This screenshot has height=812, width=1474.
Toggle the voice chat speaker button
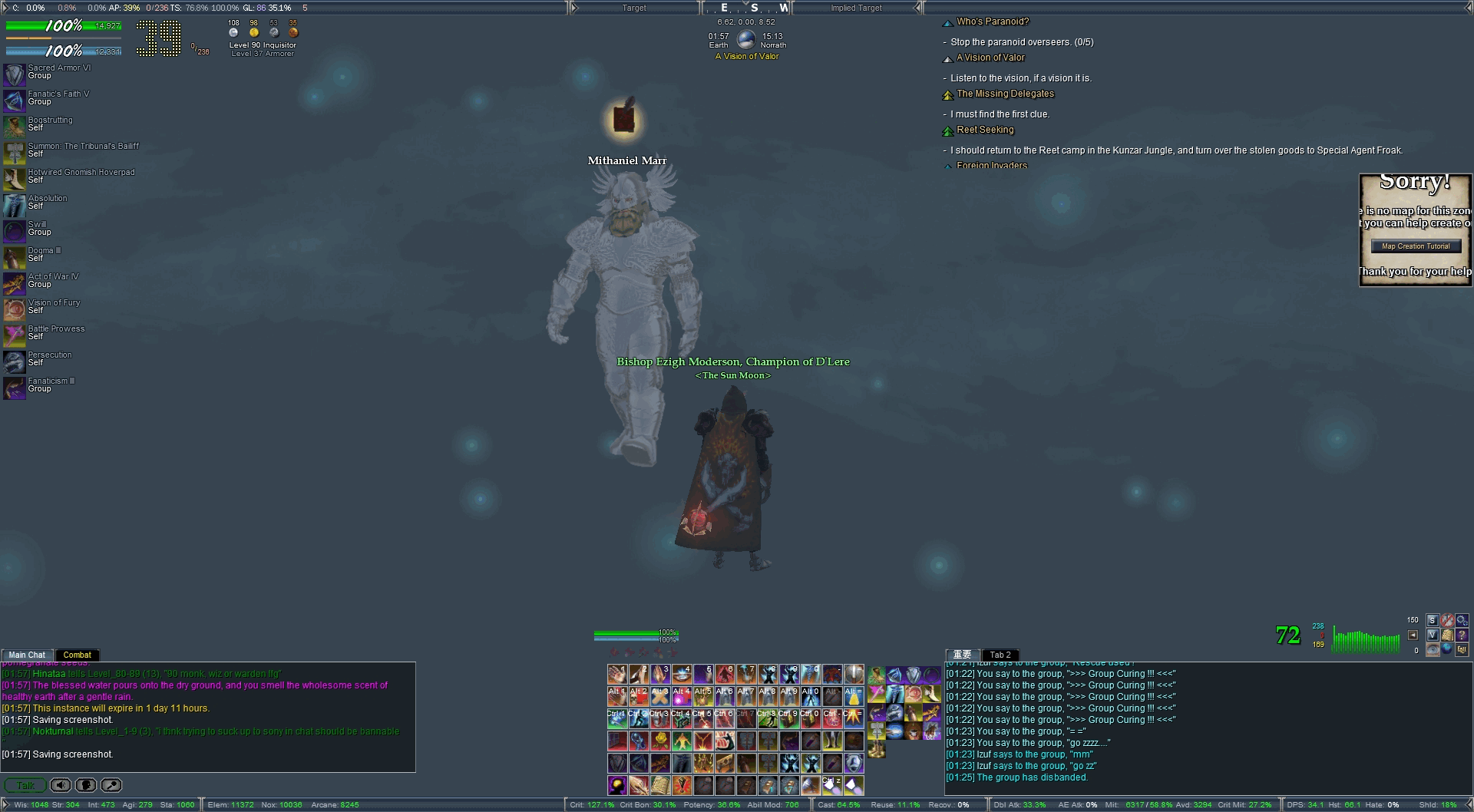pyautogui.click(x=61, y=785)
